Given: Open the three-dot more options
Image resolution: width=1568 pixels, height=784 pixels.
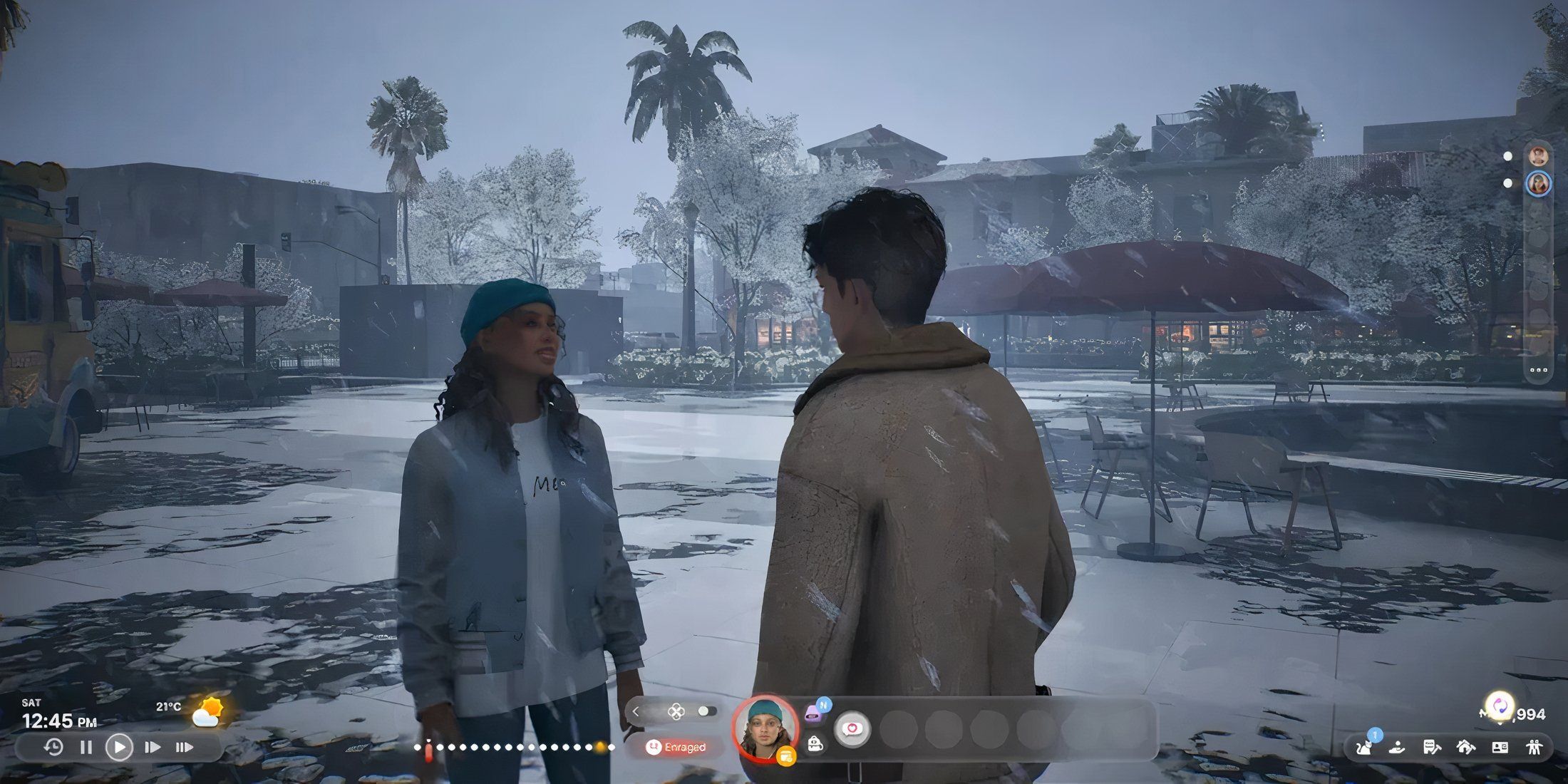Looking at the screenshot, I should (x=1538, y=371).
